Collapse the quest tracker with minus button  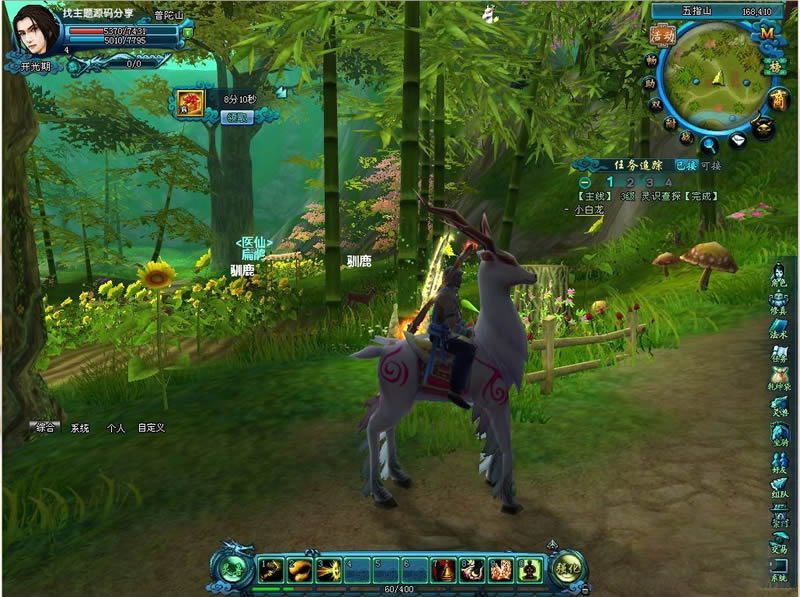click(x=583, y=183)
